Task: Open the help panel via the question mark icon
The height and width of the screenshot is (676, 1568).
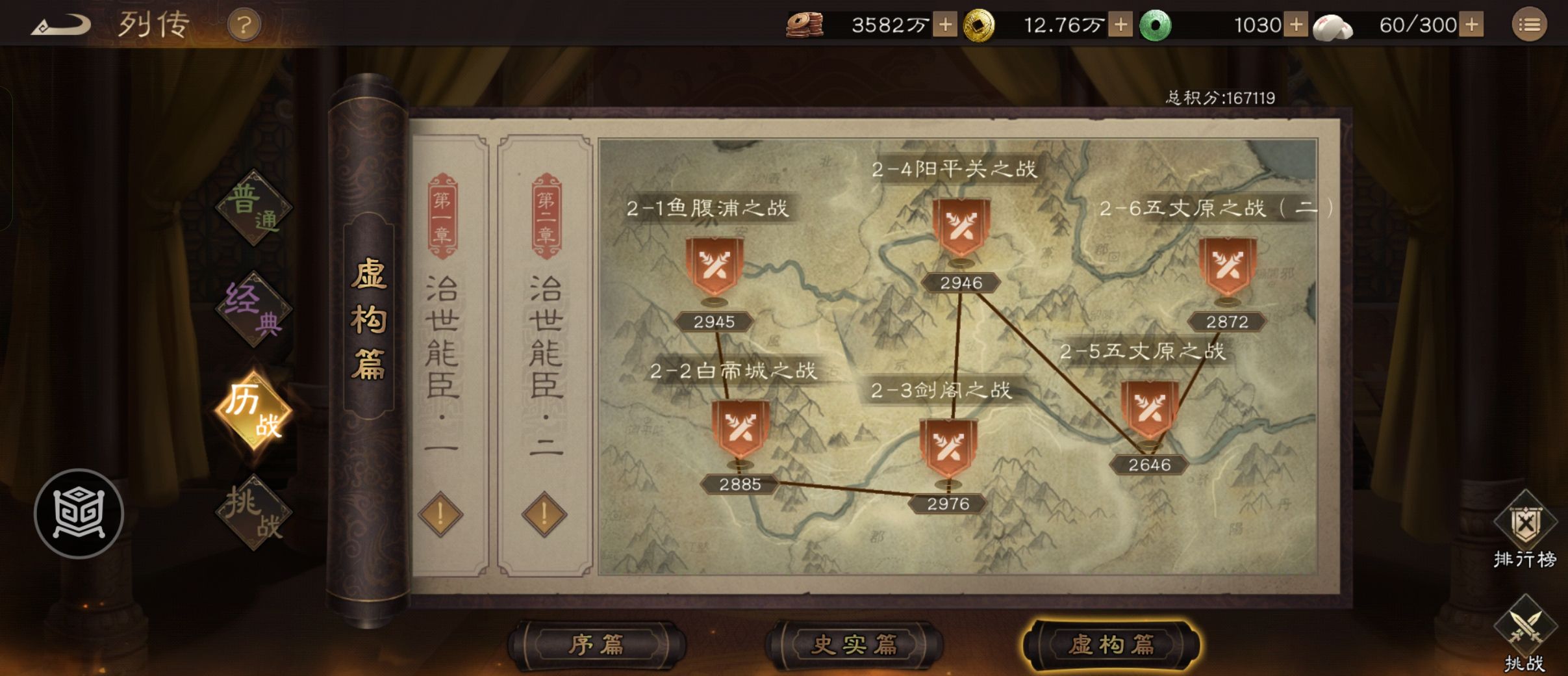Action: tap(243, 25)
